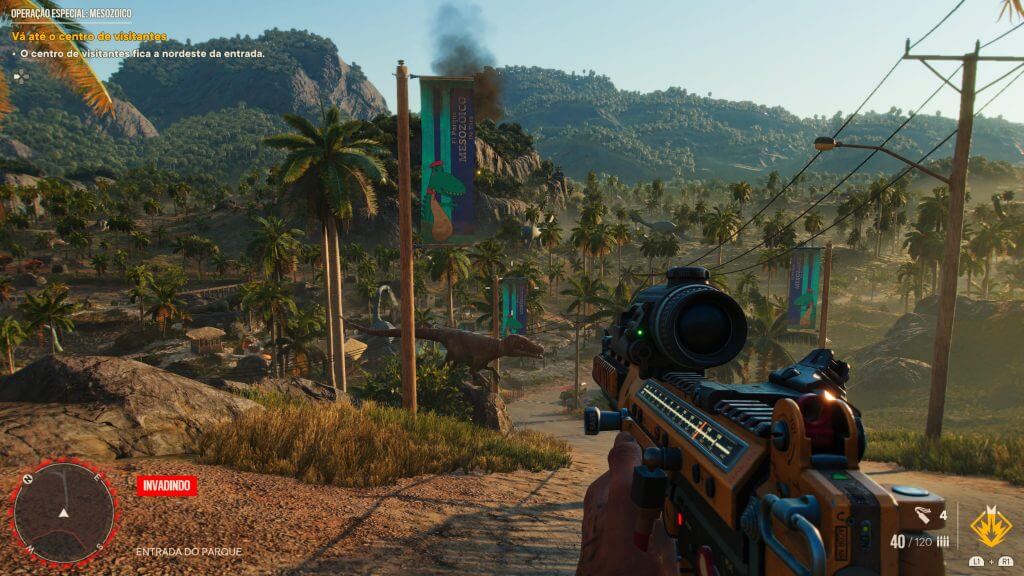Image resolution: width=1024 pixels, height=576 pixels.
Task: Select the 'Vá até o centro de visitantes' objective
Action: pos(89,37)
